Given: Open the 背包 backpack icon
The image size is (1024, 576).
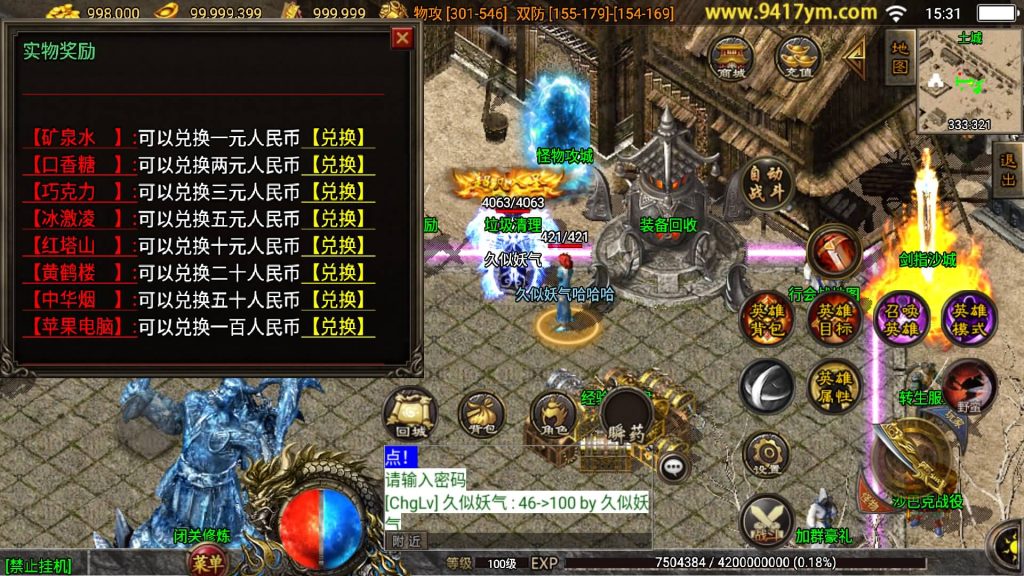Looking at the screenshot, I should coord(481,412).
